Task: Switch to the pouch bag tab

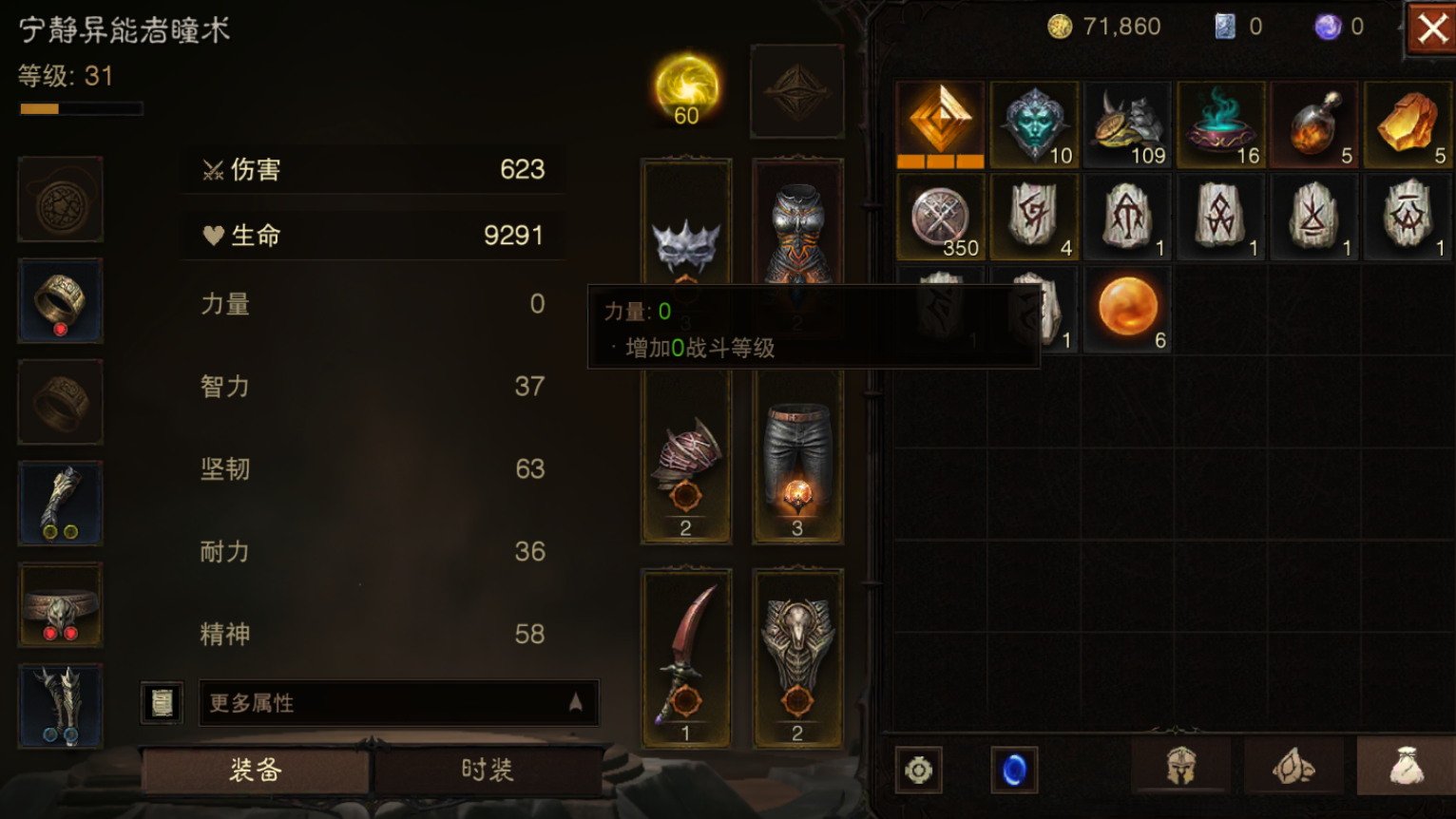Action: (1406, 766)
